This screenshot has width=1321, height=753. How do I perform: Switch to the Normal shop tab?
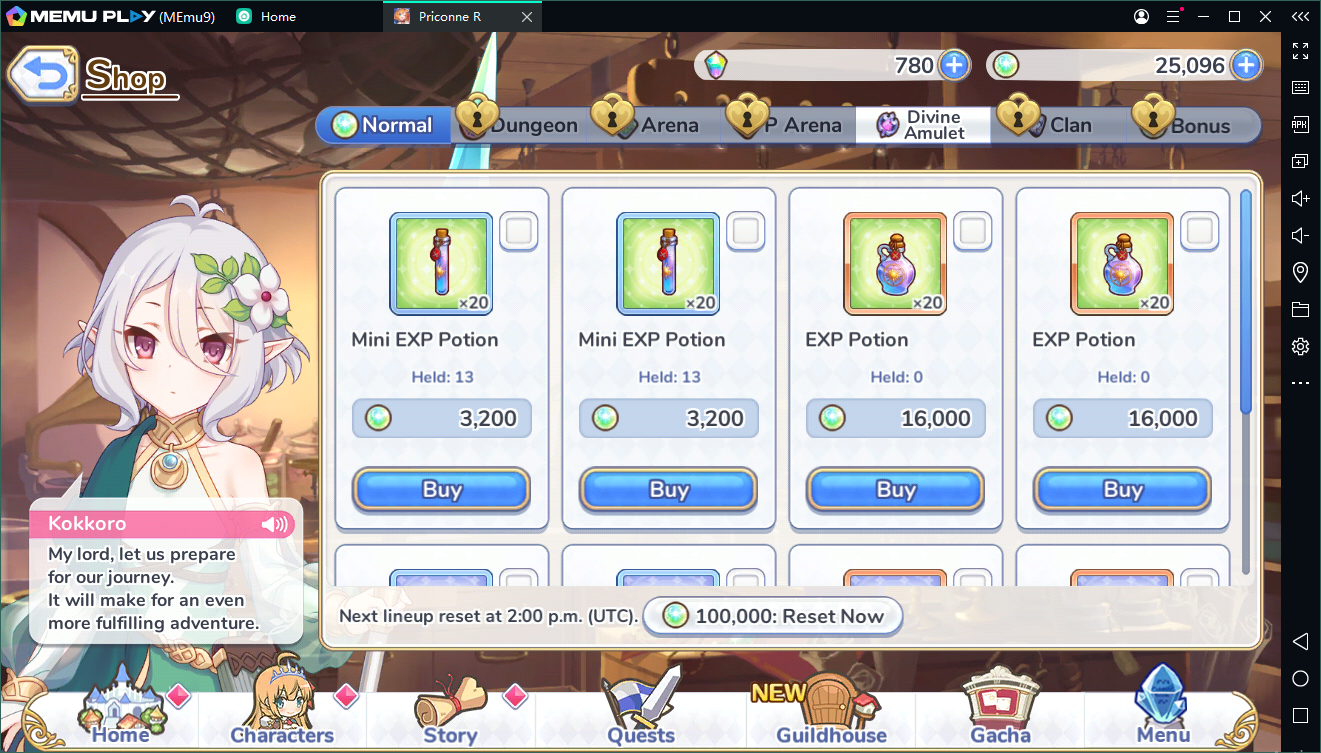pos(384,125)
